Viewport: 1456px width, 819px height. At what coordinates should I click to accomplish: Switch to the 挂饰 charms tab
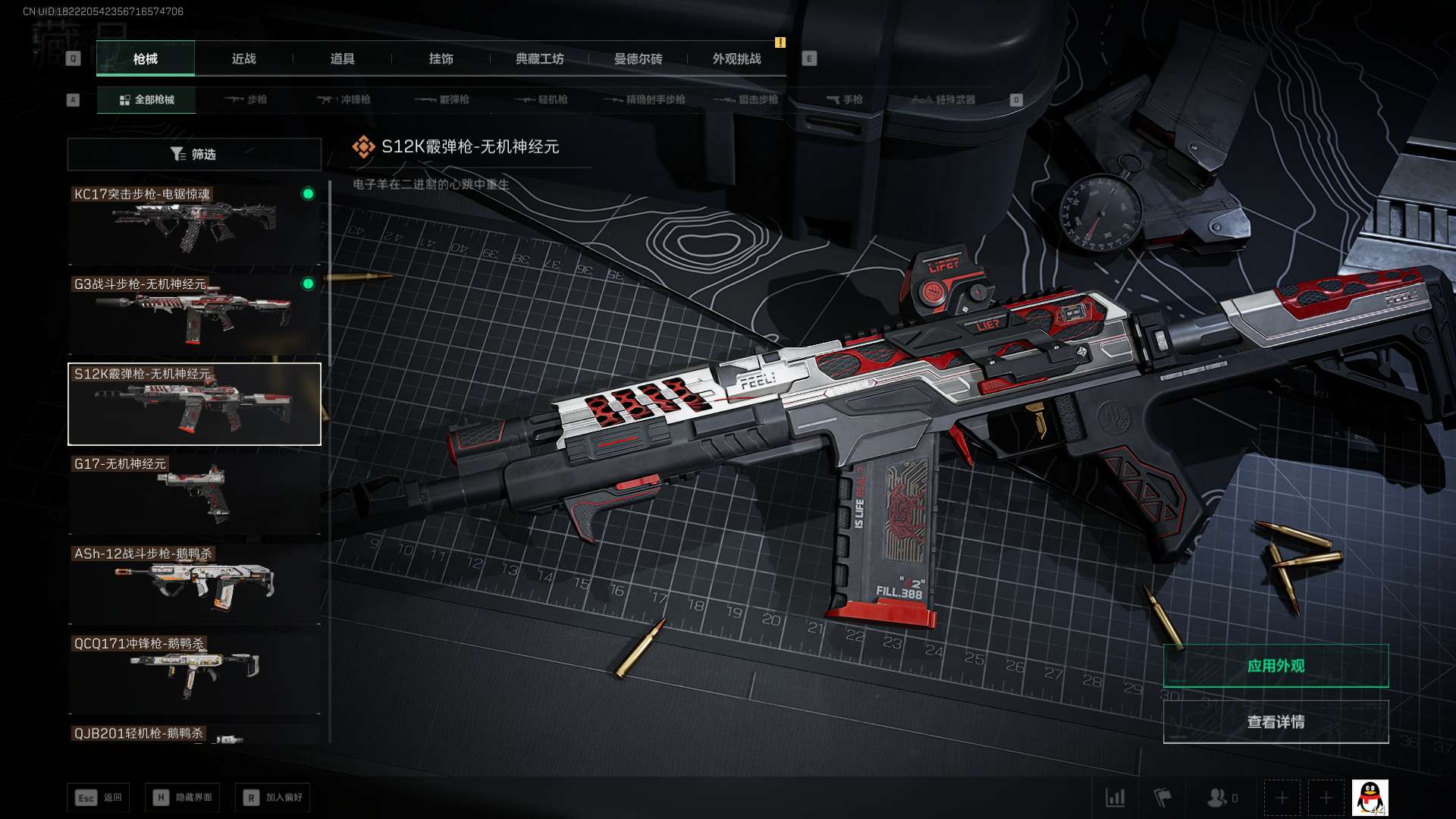tap(441, 58)
